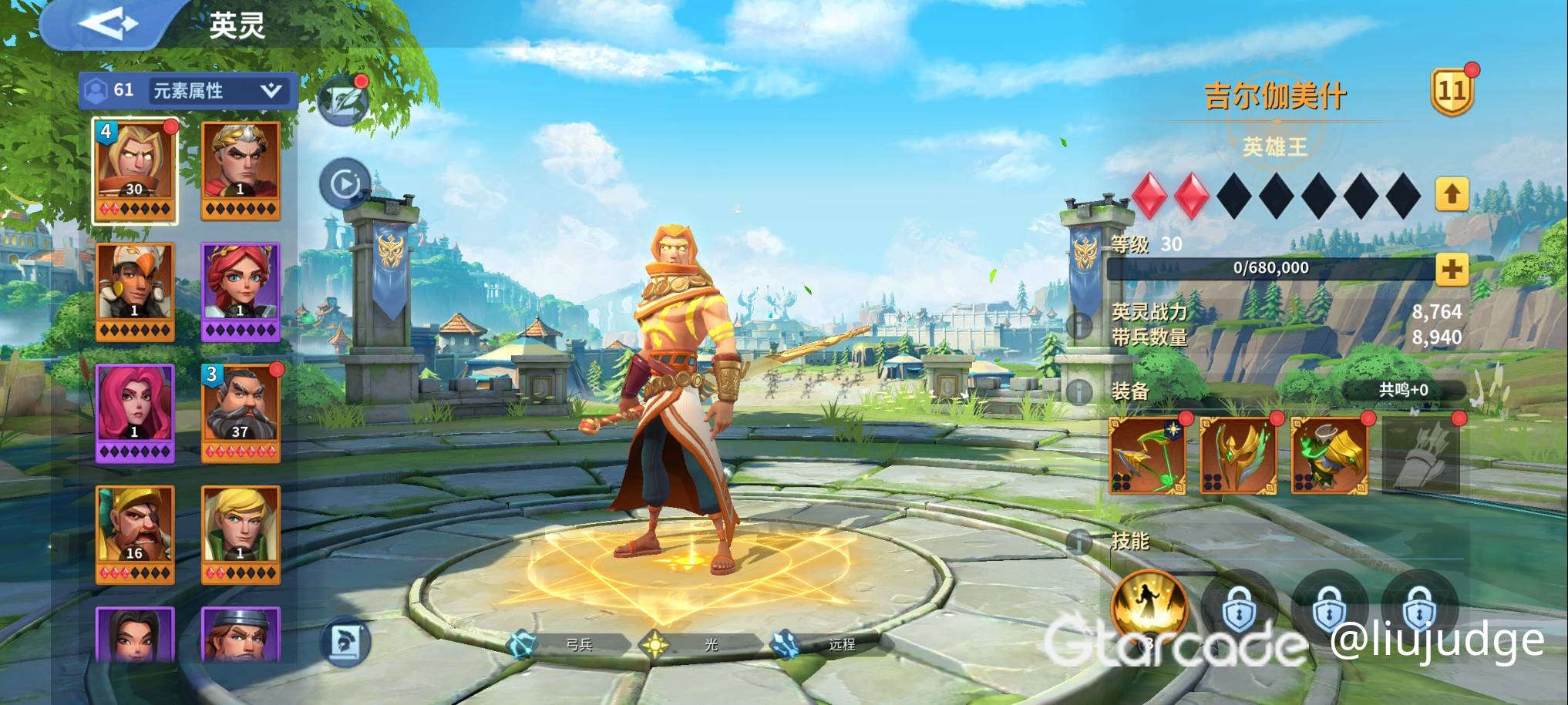Viewport: 1568px width, 705px height.
Task: Go back using the arrow button
Action: (107, 23)
